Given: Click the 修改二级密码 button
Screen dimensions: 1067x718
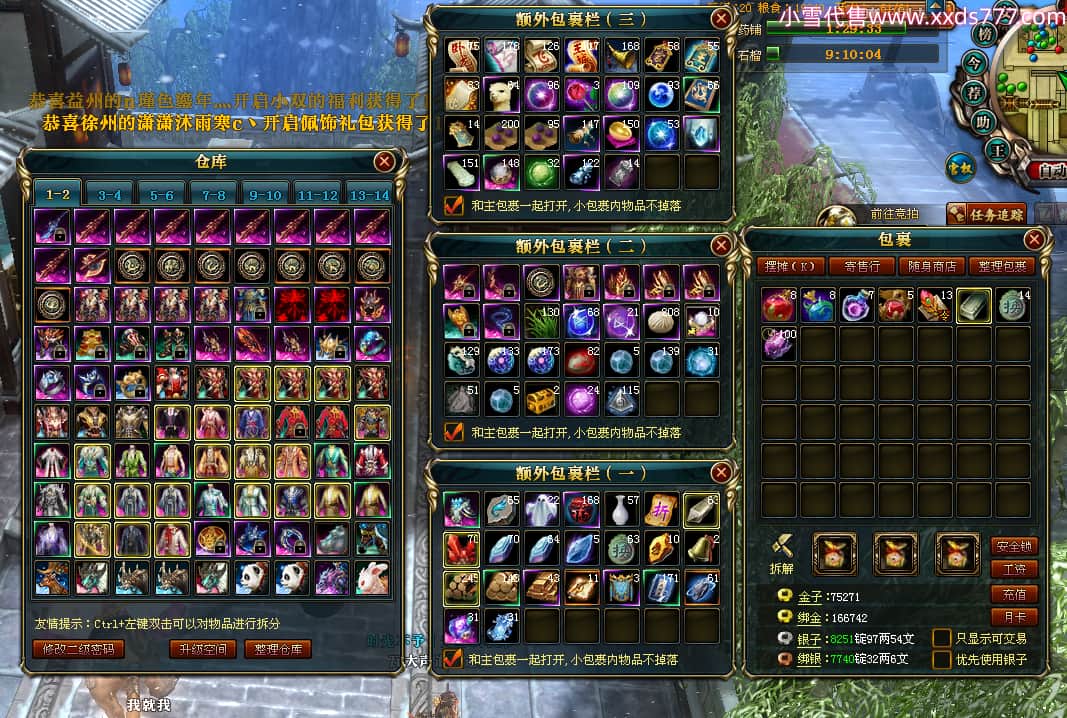Looking at the screenshot, I should pyautogui.click(x=79, y=649).
